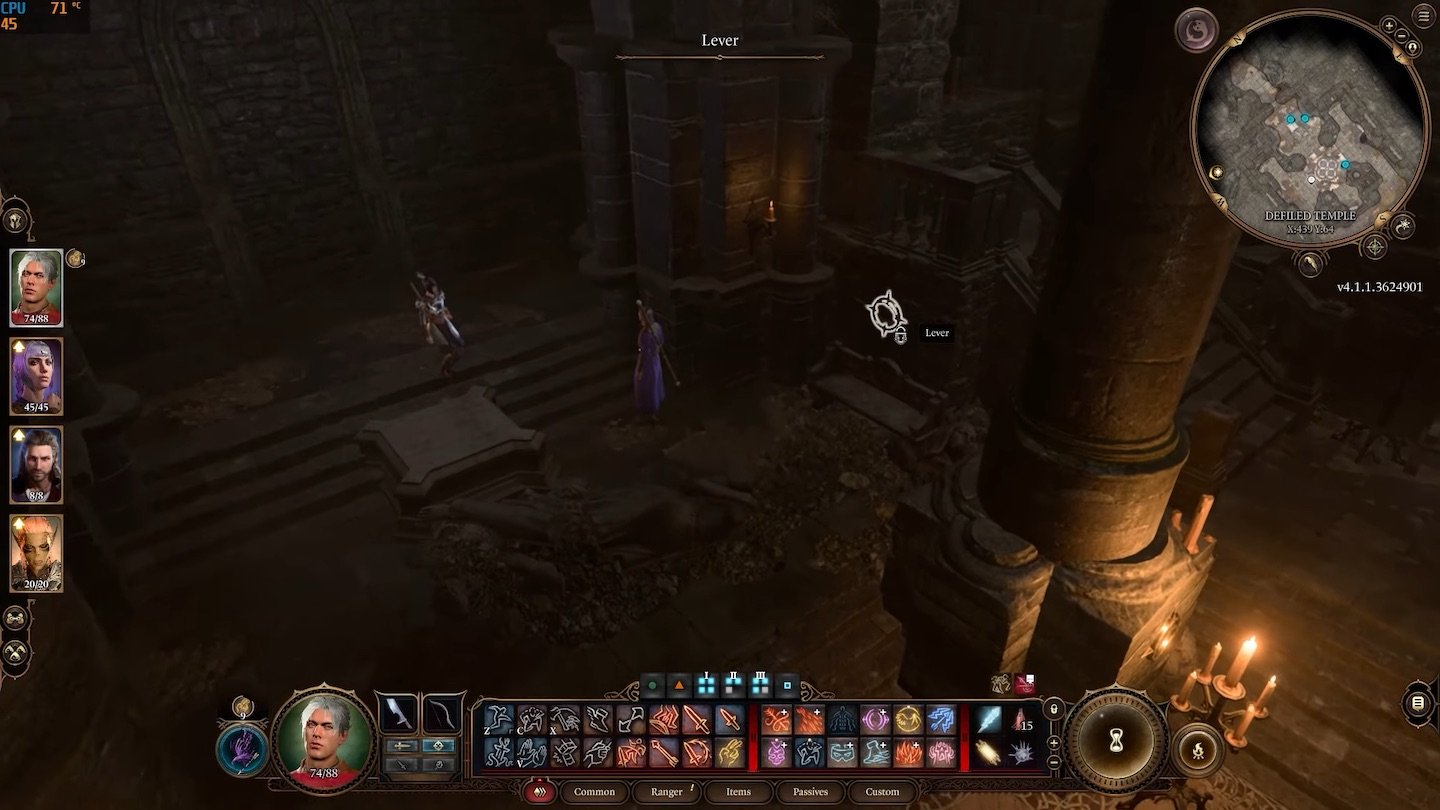Open camp by clicking the campfire icon
Screen dimensions: 1440x810
click(1198, 748)
